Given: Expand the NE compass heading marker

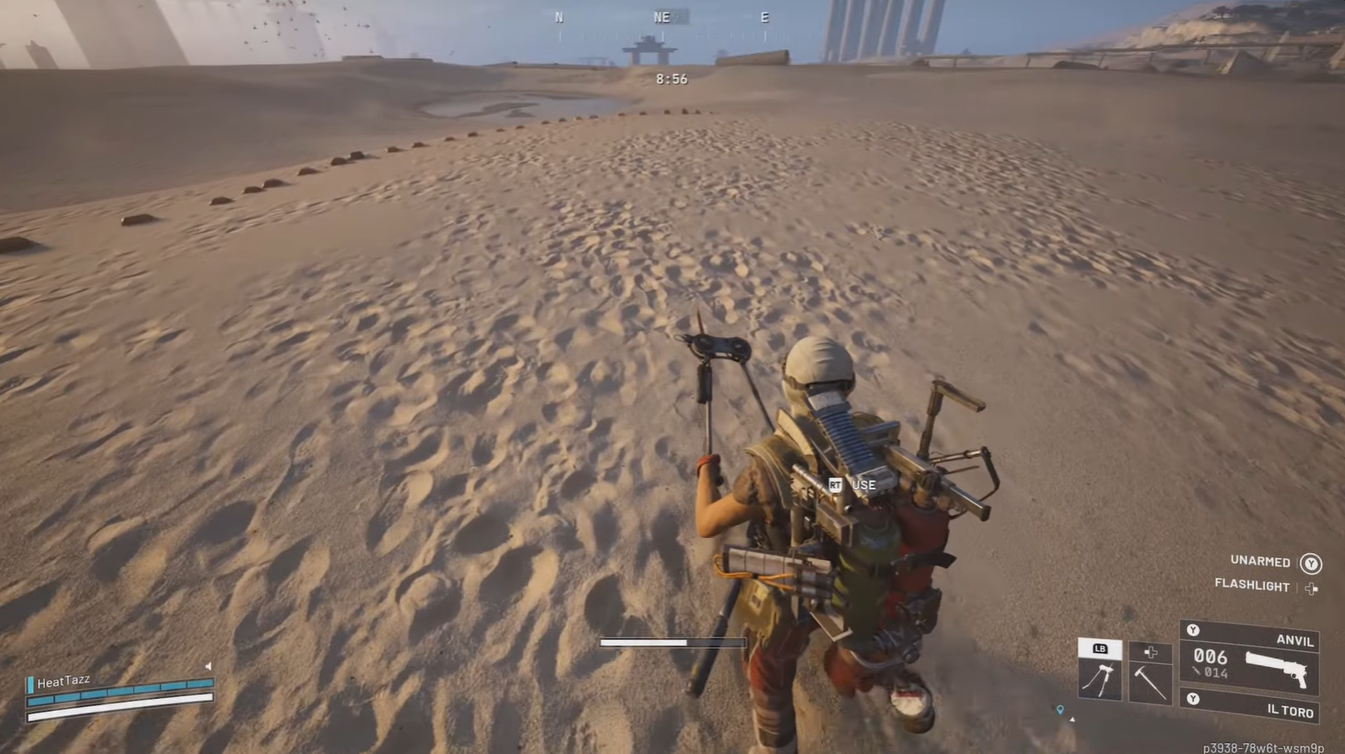Looking at the screenshot, I should pyautogui.click(x=661, y=16).
